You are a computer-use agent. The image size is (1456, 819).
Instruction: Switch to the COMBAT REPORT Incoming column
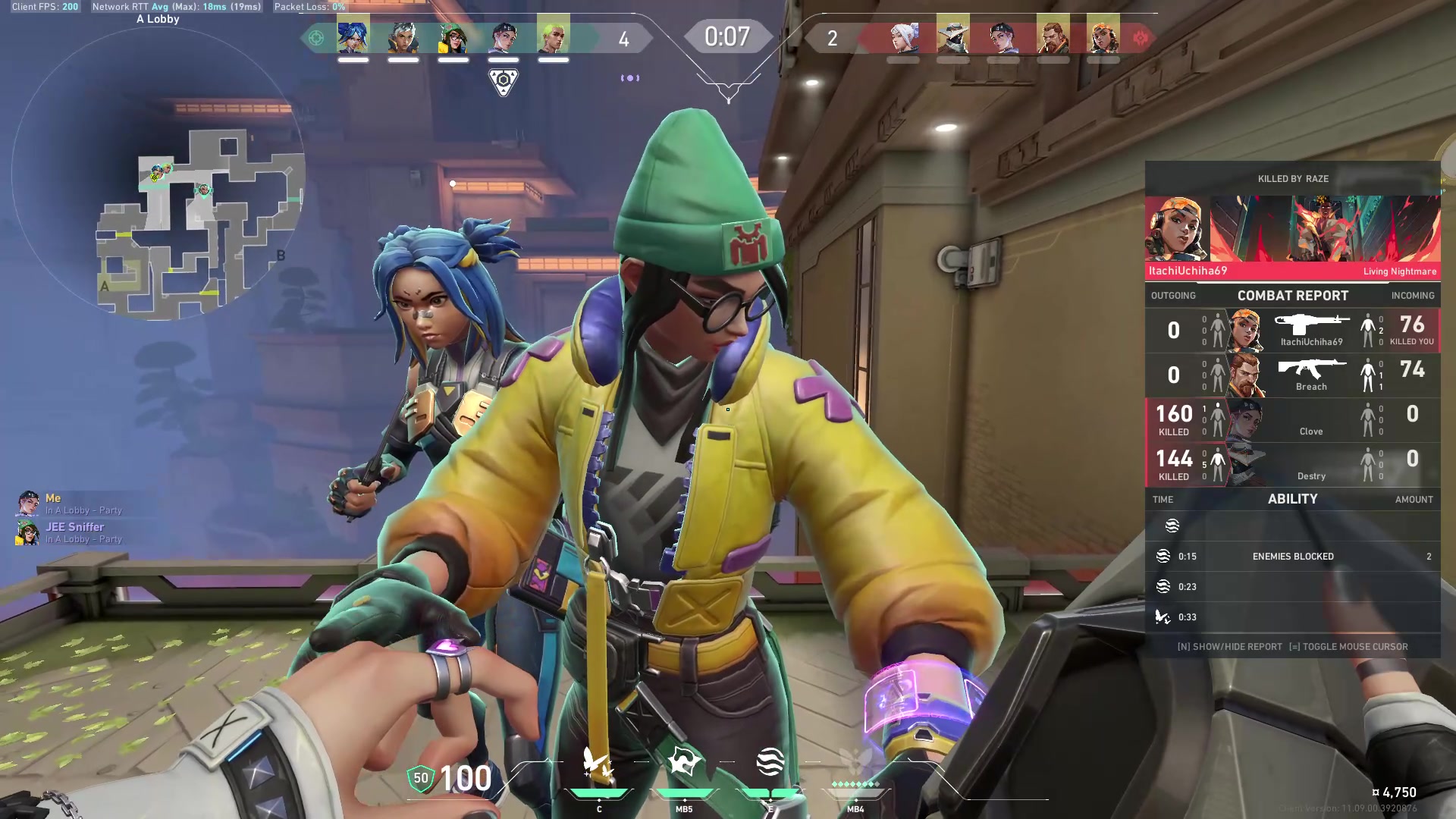click(1412, 296)
